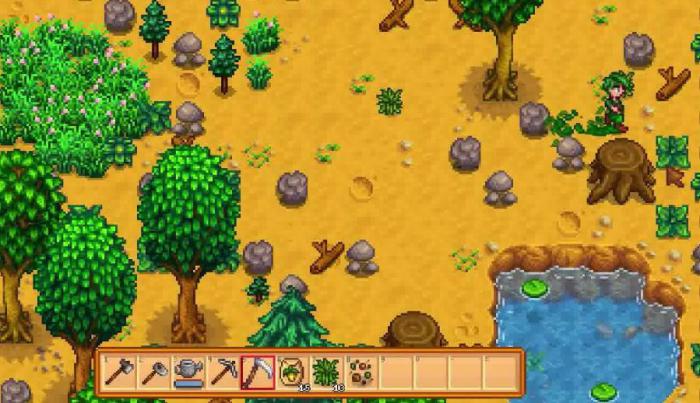This screenshot has width=700, height=403.
Task: Click the scythe hotbar slot
Action: 257,373
